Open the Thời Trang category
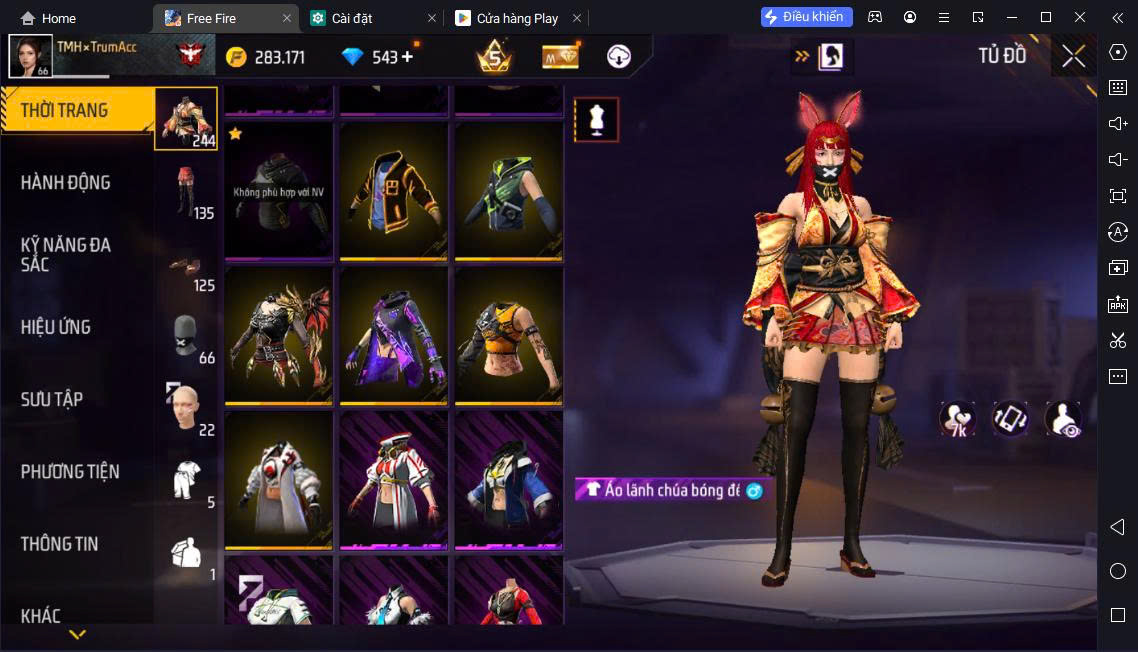 pos(66,110)
